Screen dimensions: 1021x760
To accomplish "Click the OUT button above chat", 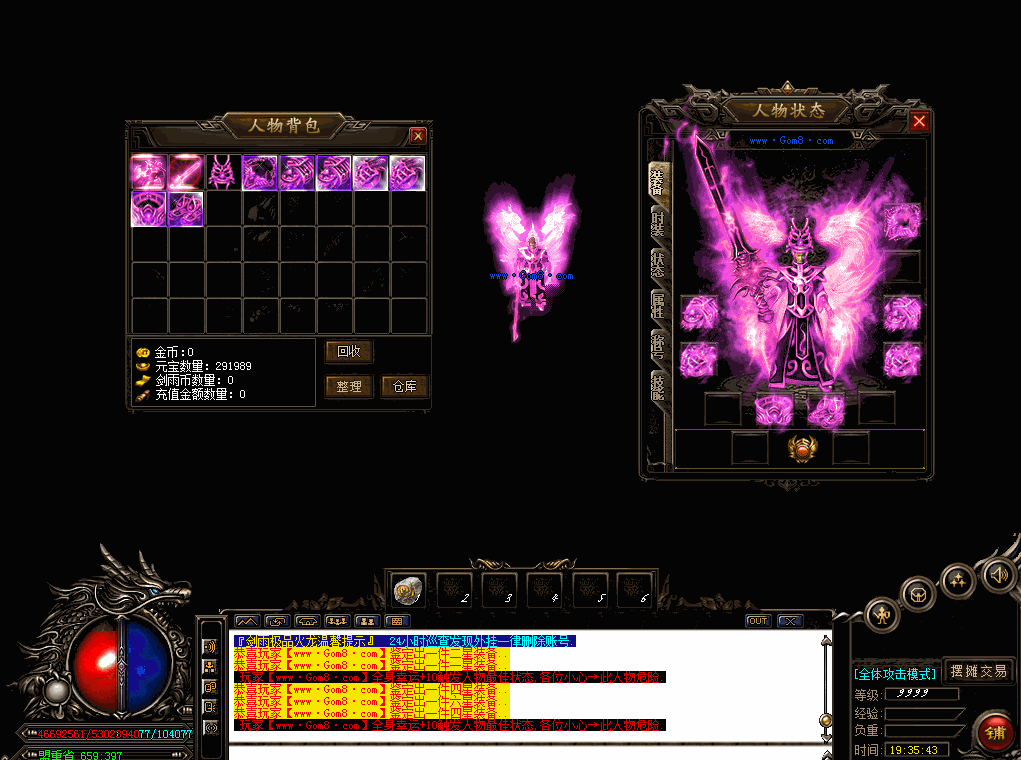I will pyautogui.click(x=758, y=621).
